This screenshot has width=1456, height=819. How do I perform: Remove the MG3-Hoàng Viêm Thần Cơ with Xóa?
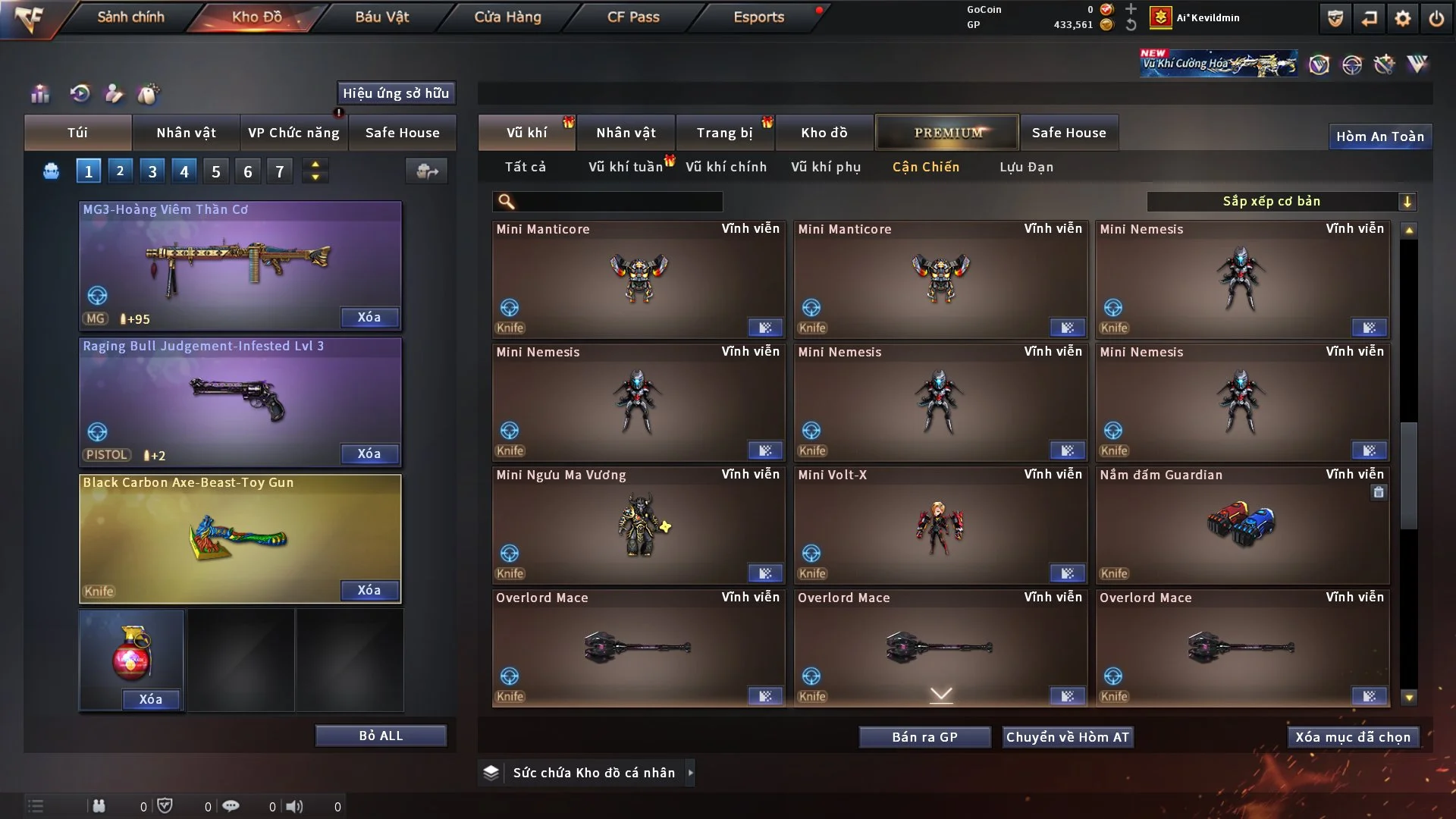[x=369, y=317]
